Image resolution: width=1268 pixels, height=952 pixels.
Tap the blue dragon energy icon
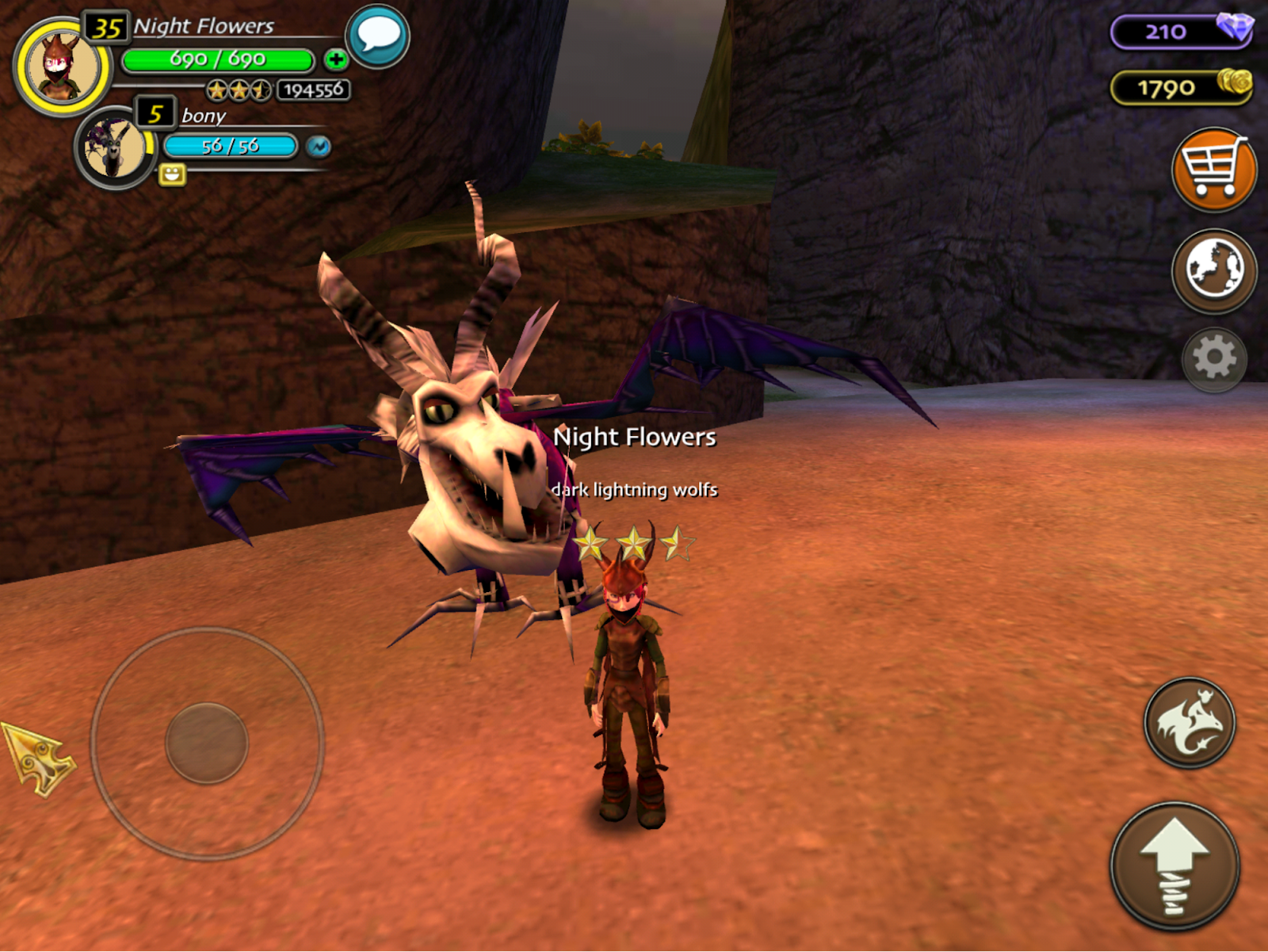(x=319, y=147)
